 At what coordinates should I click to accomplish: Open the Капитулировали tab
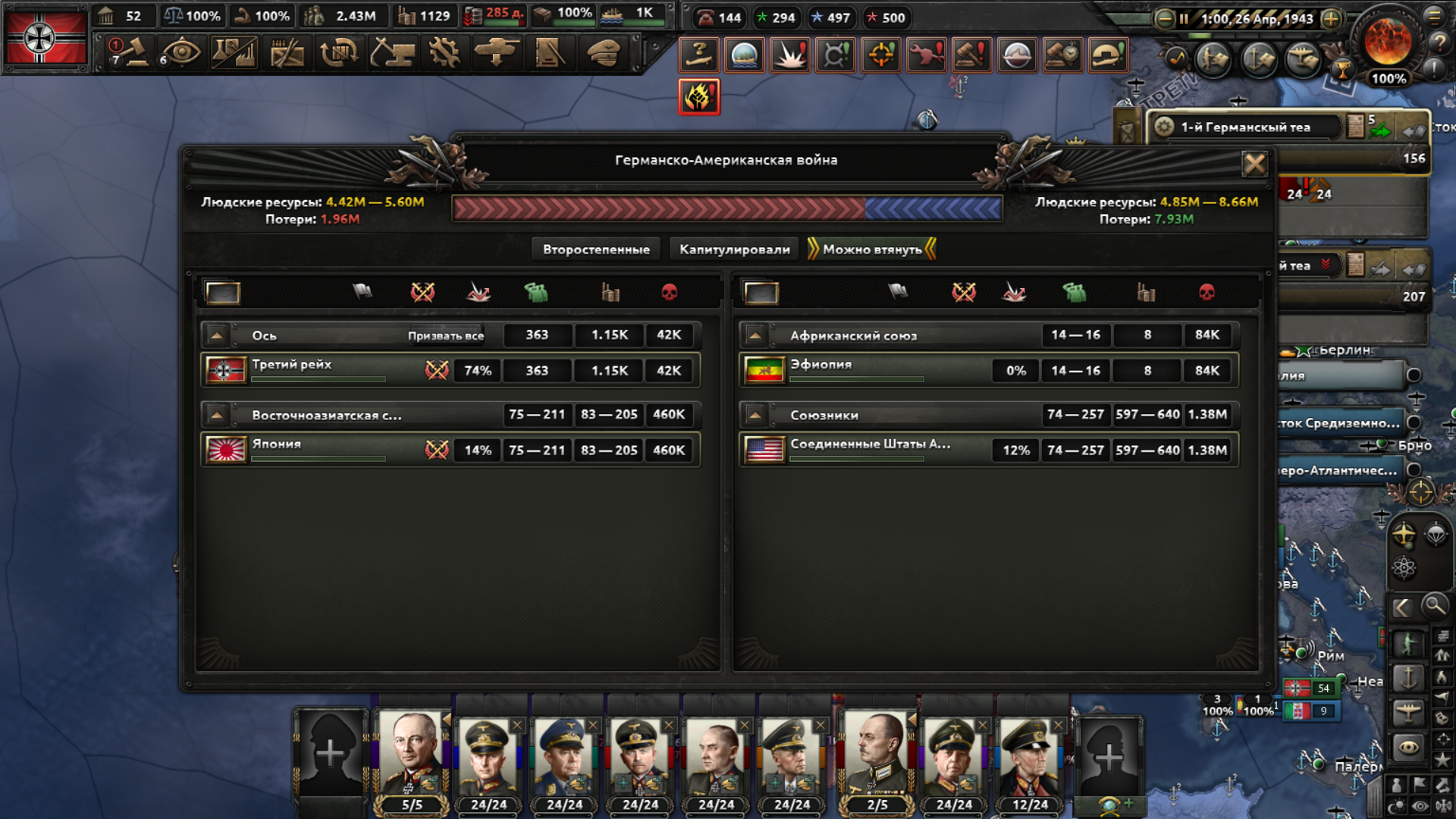tap(734, 249)
